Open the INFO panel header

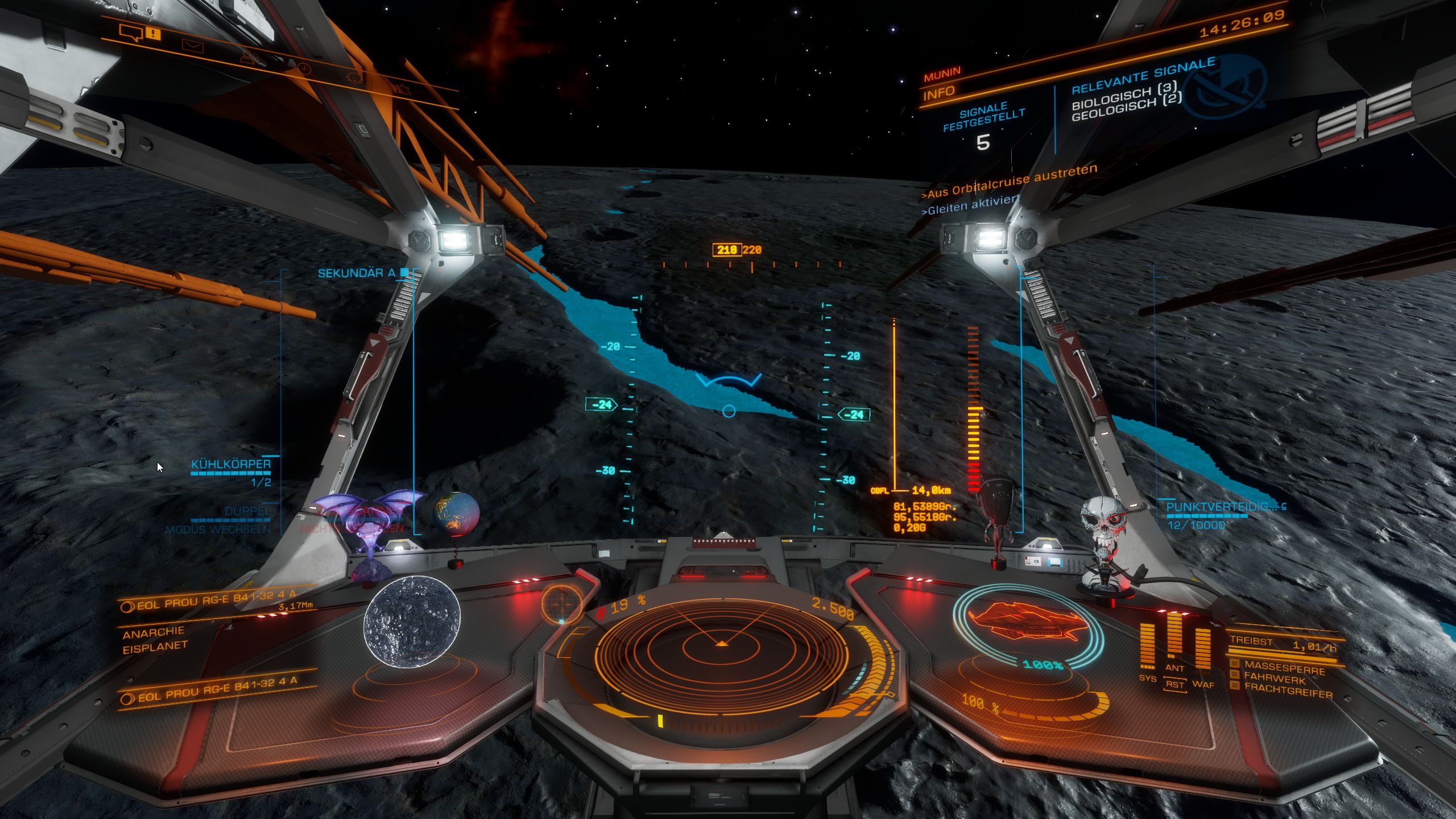click(938, 93)
